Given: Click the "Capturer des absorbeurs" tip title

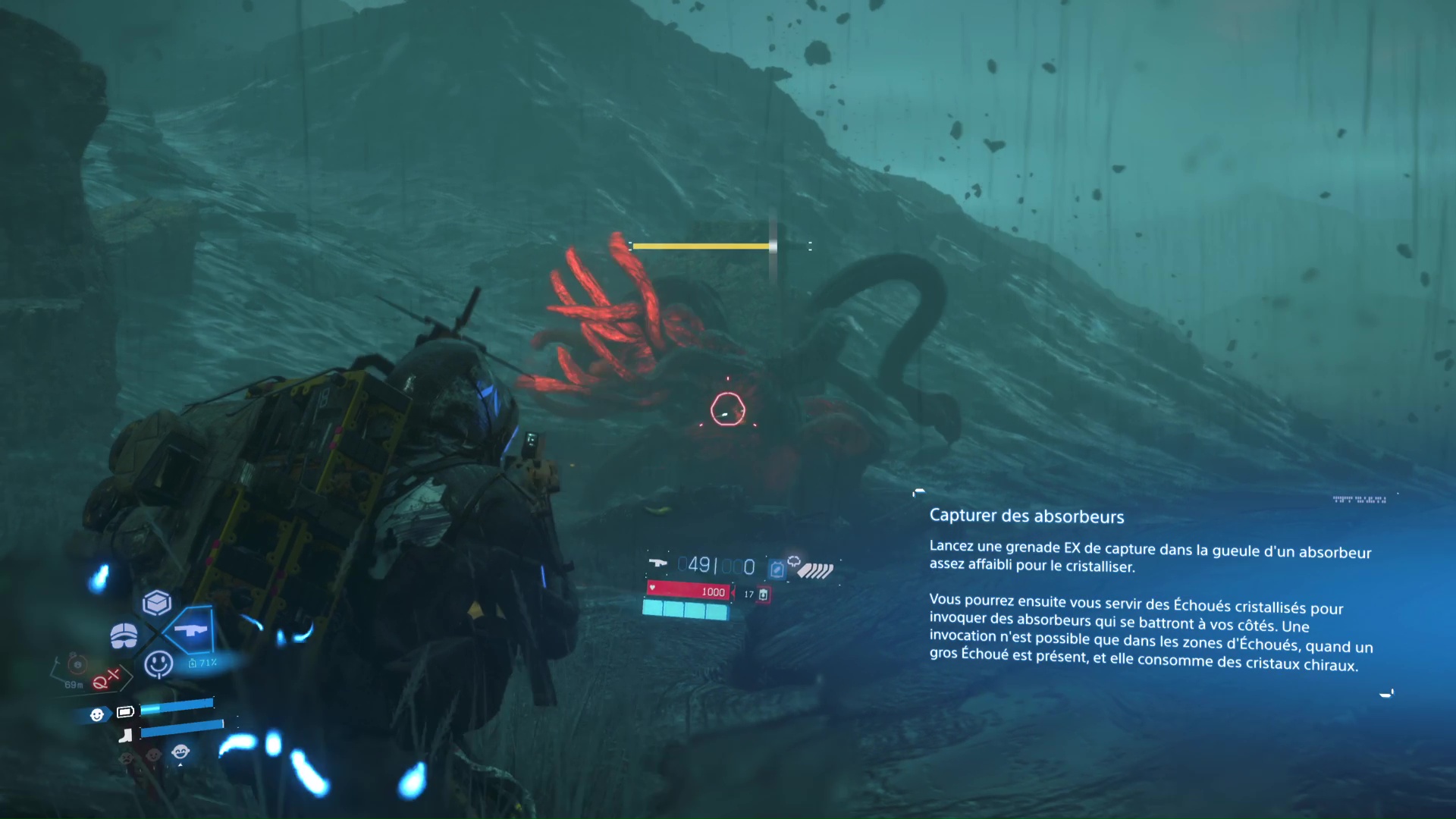Looking at the screenshot, I should point(1026,516).
